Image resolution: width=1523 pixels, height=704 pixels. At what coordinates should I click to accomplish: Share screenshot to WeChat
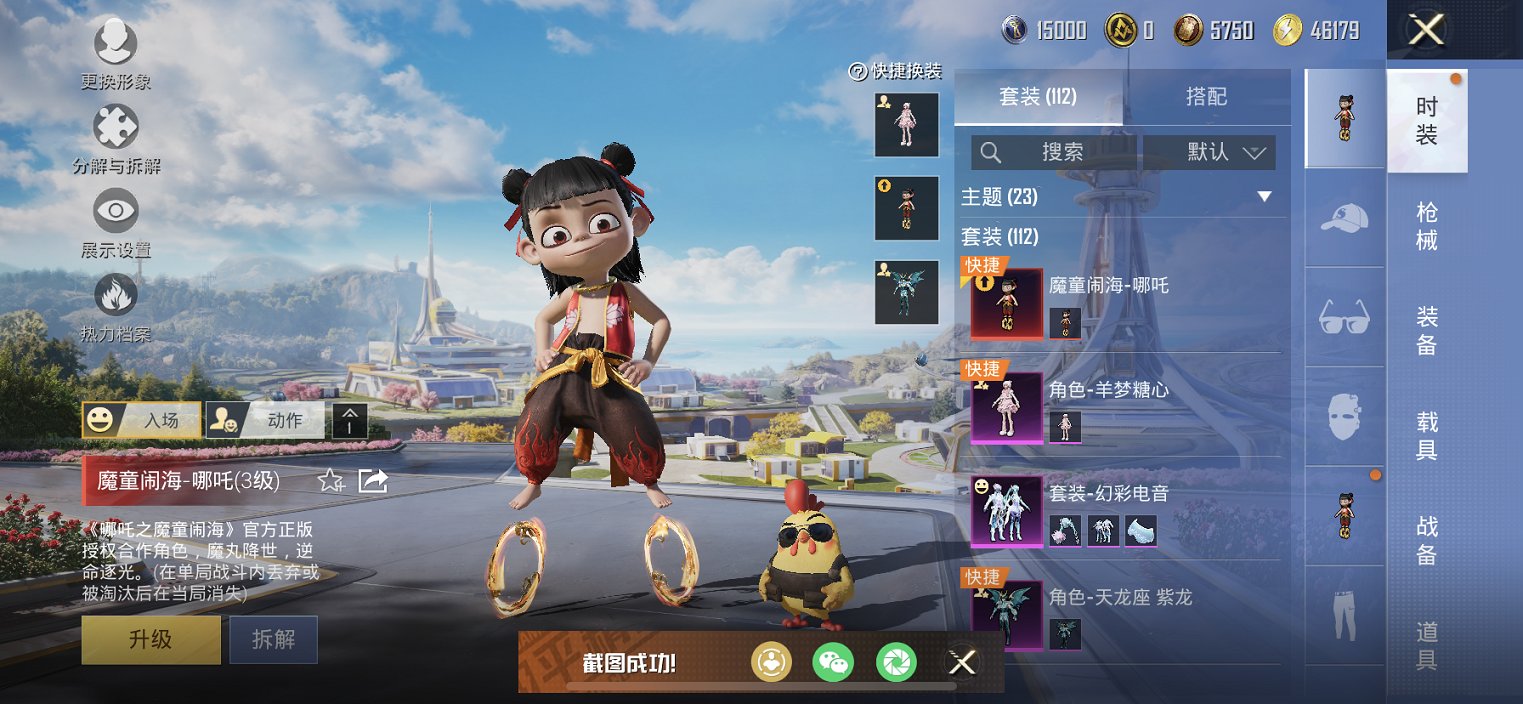click(832, 662)
